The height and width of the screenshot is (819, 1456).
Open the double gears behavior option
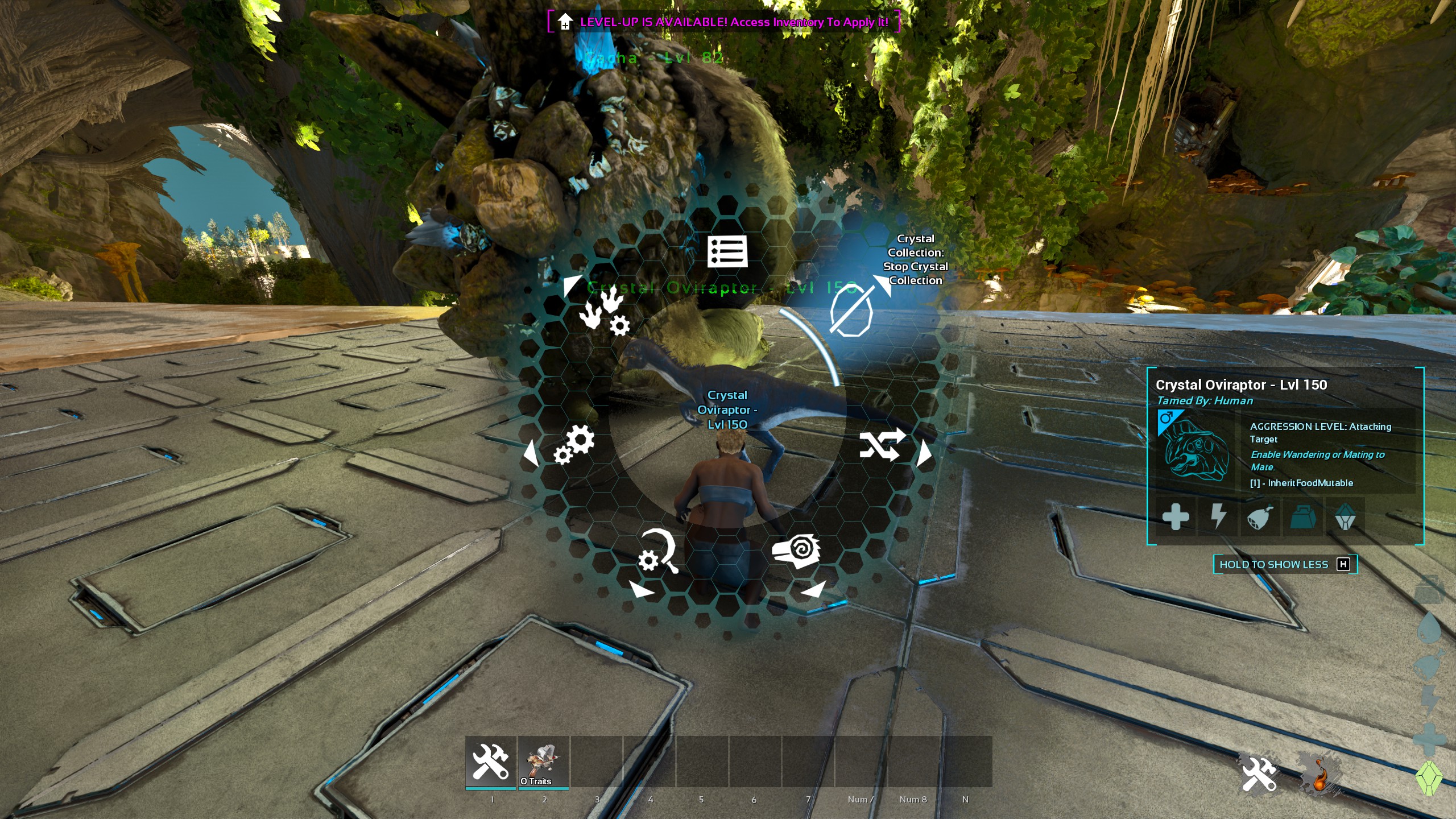click(x=574, y=444)
